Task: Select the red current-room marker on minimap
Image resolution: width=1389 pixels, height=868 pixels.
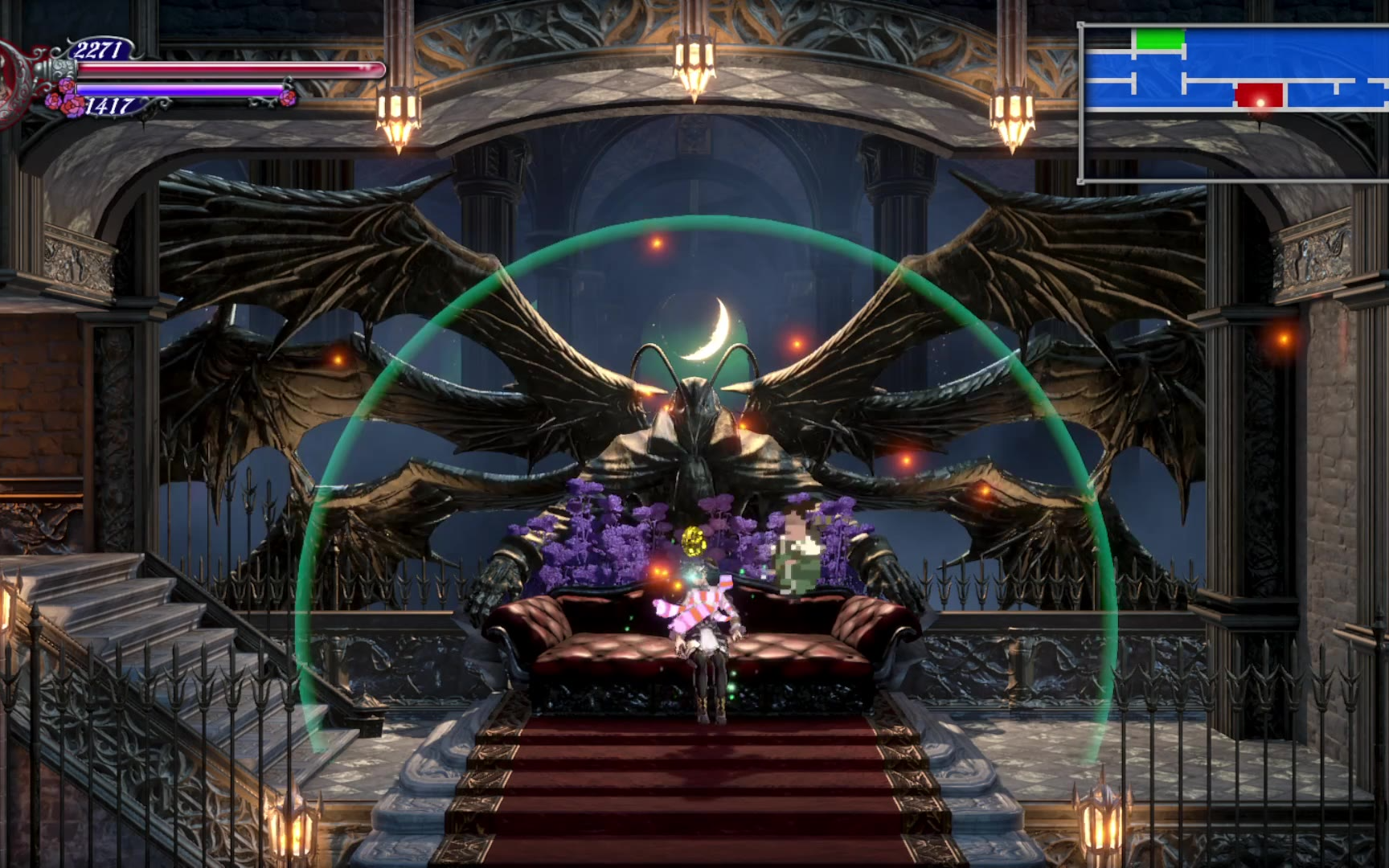Action: pos(1260,96)
